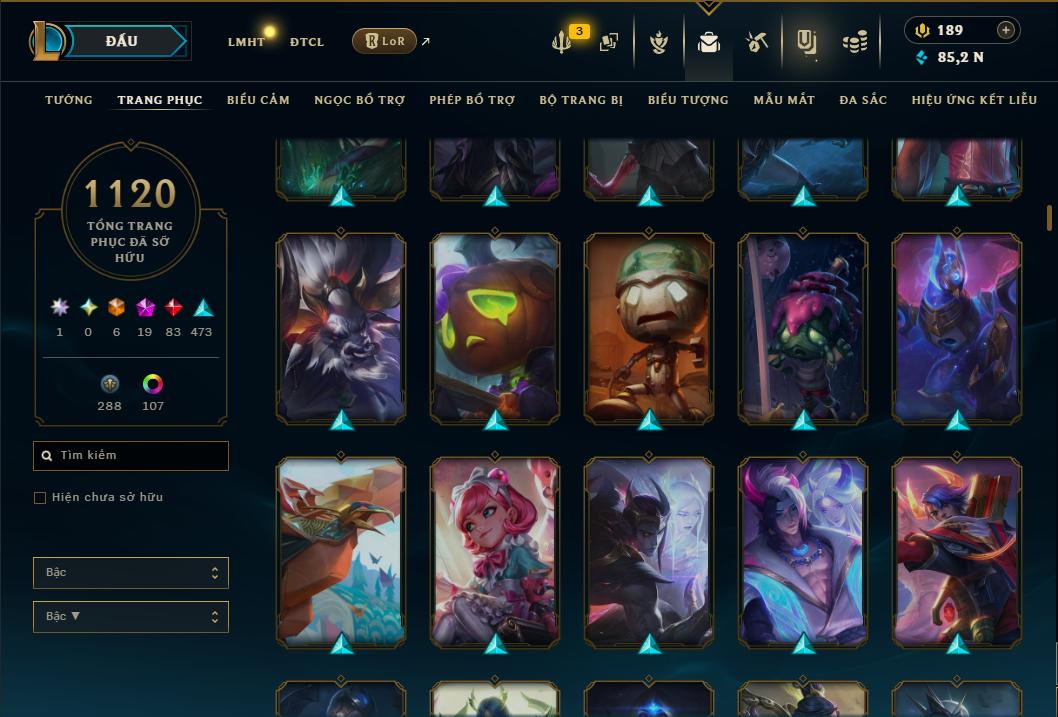The width and height of the screenshot is (1058, 717).
Task: Select the ĐA SẮC chromas tab
Action: pyautogui.click(x=863, y=100)
